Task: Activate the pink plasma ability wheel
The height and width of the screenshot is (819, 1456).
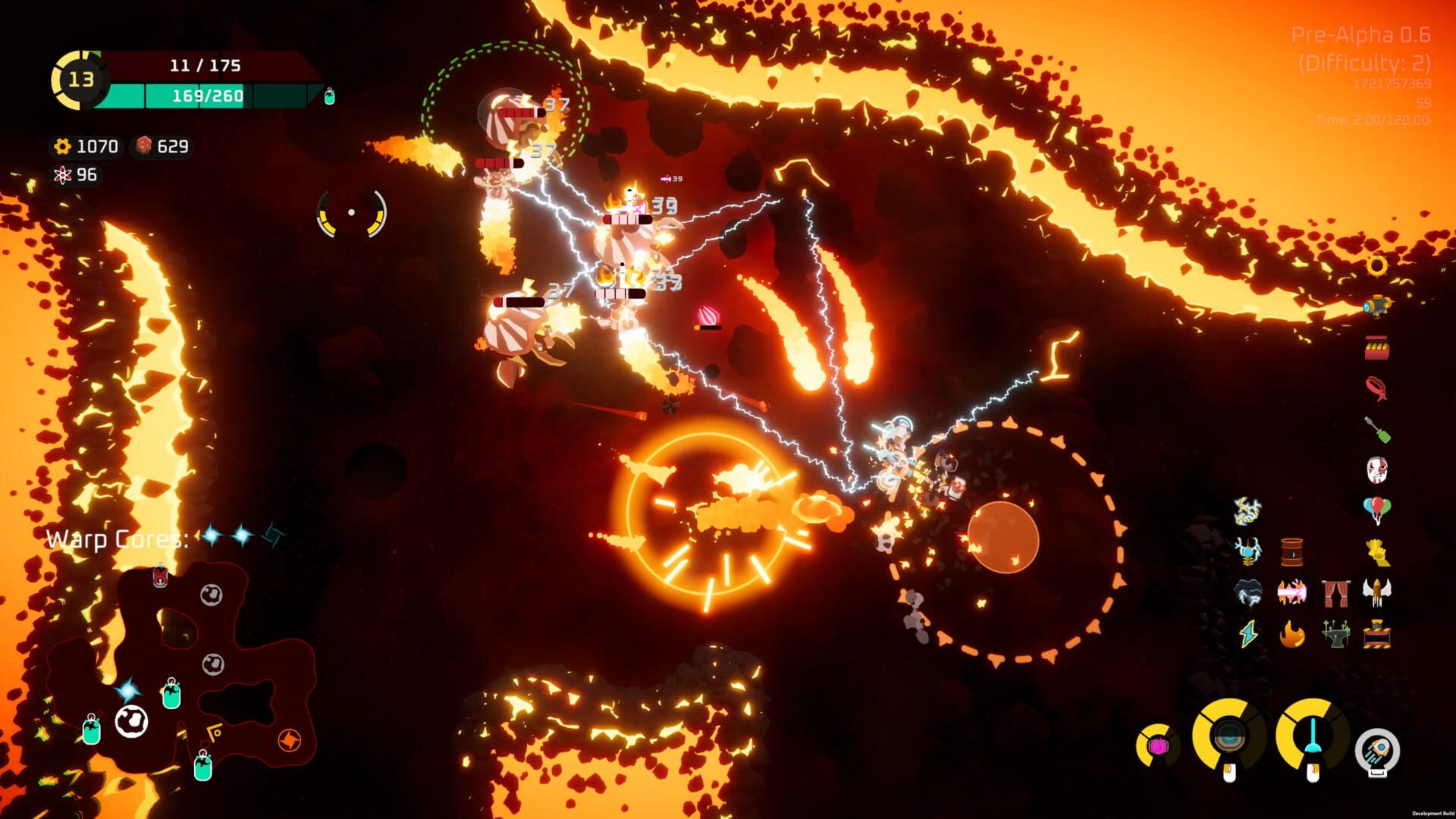Action: point(1157,744)
